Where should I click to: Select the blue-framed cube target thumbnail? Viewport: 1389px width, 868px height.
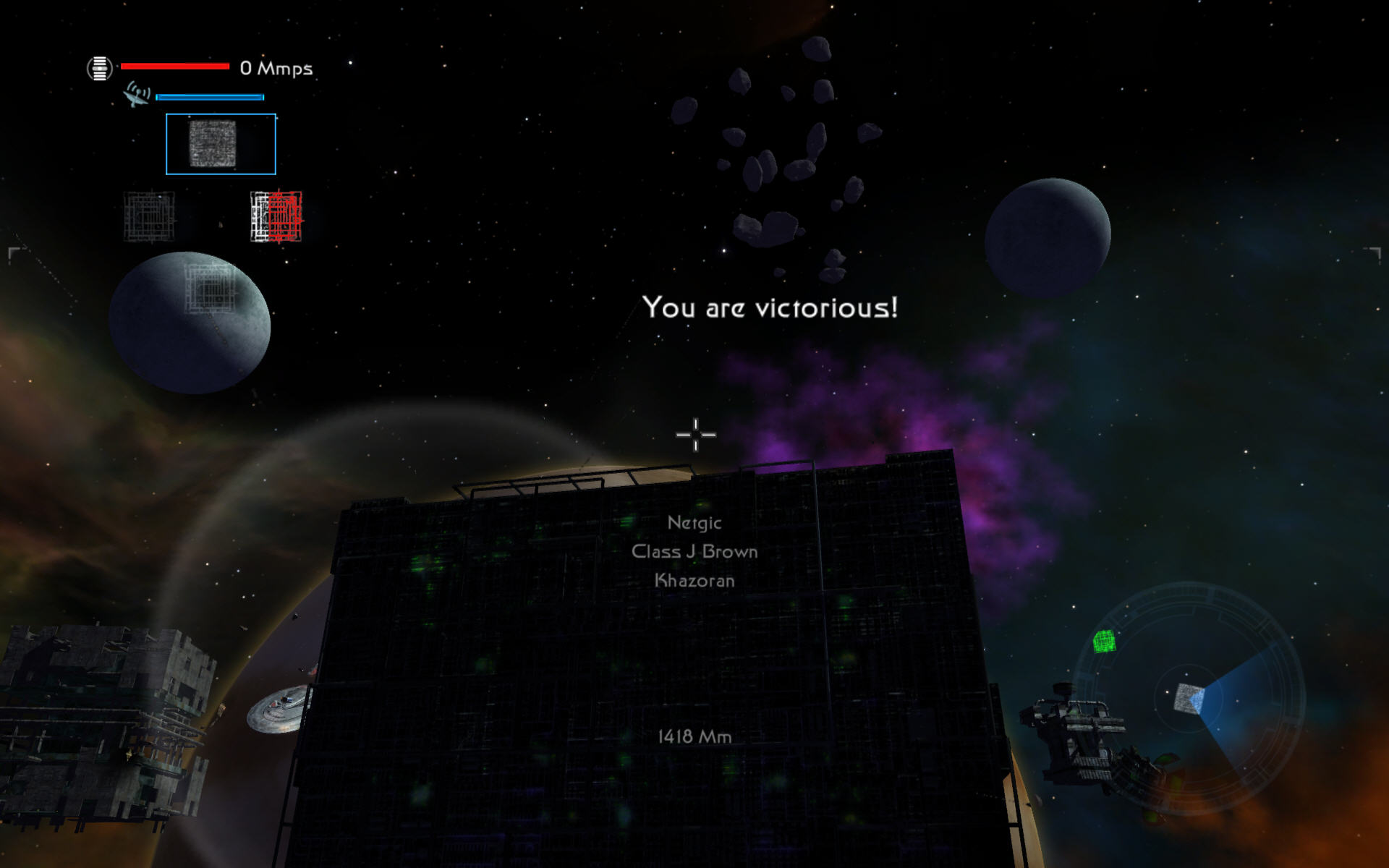(x=221, y=144)
